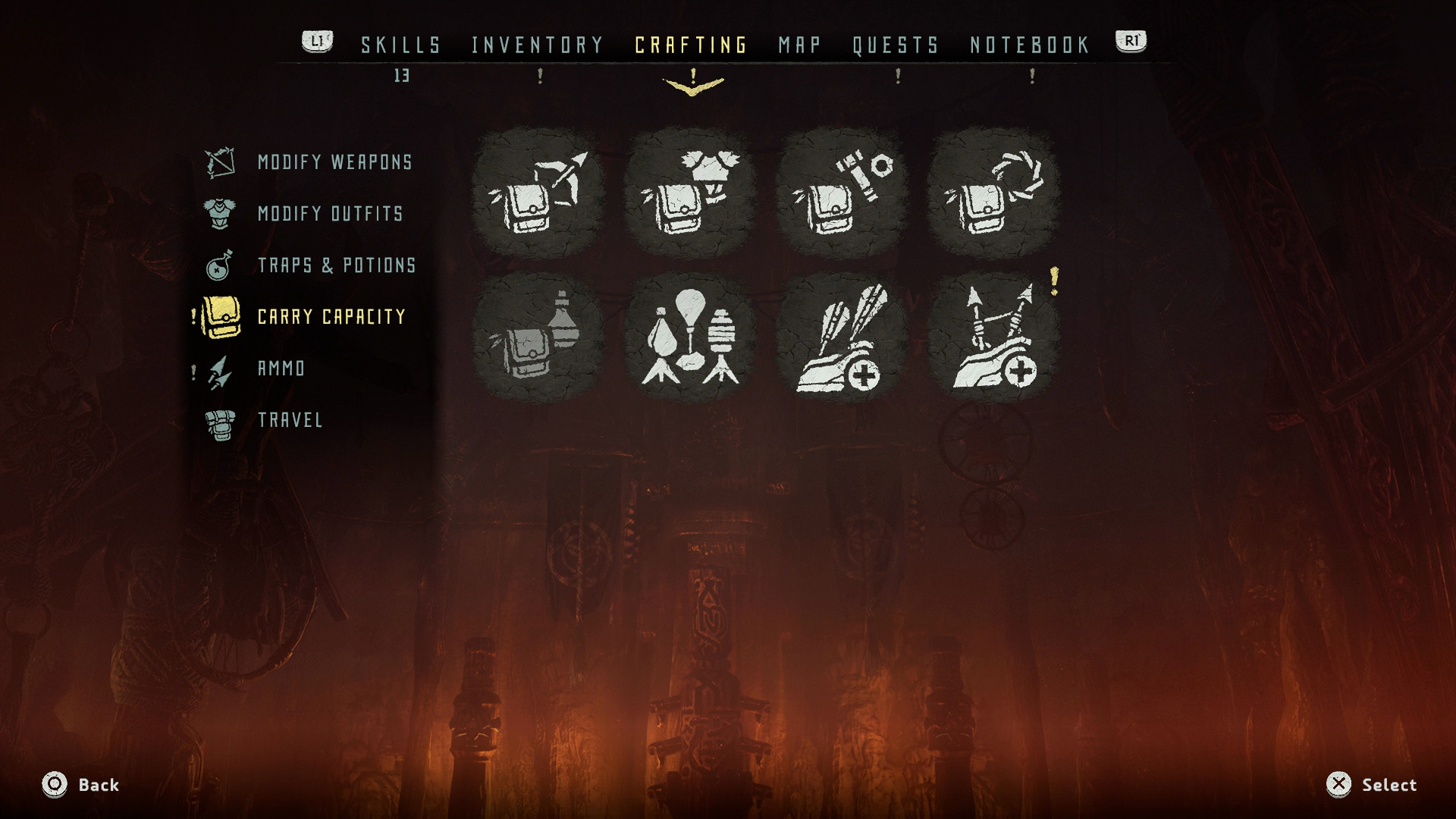Select the traps capacity upgrade icon

(x=690, y=337)
